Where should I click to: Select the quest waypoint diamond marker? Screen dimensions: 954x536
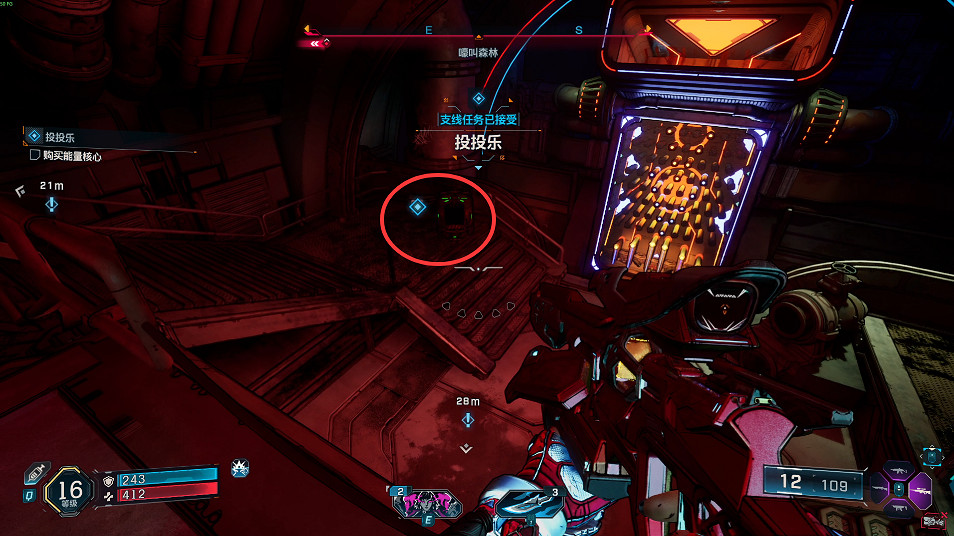(418, 207)
